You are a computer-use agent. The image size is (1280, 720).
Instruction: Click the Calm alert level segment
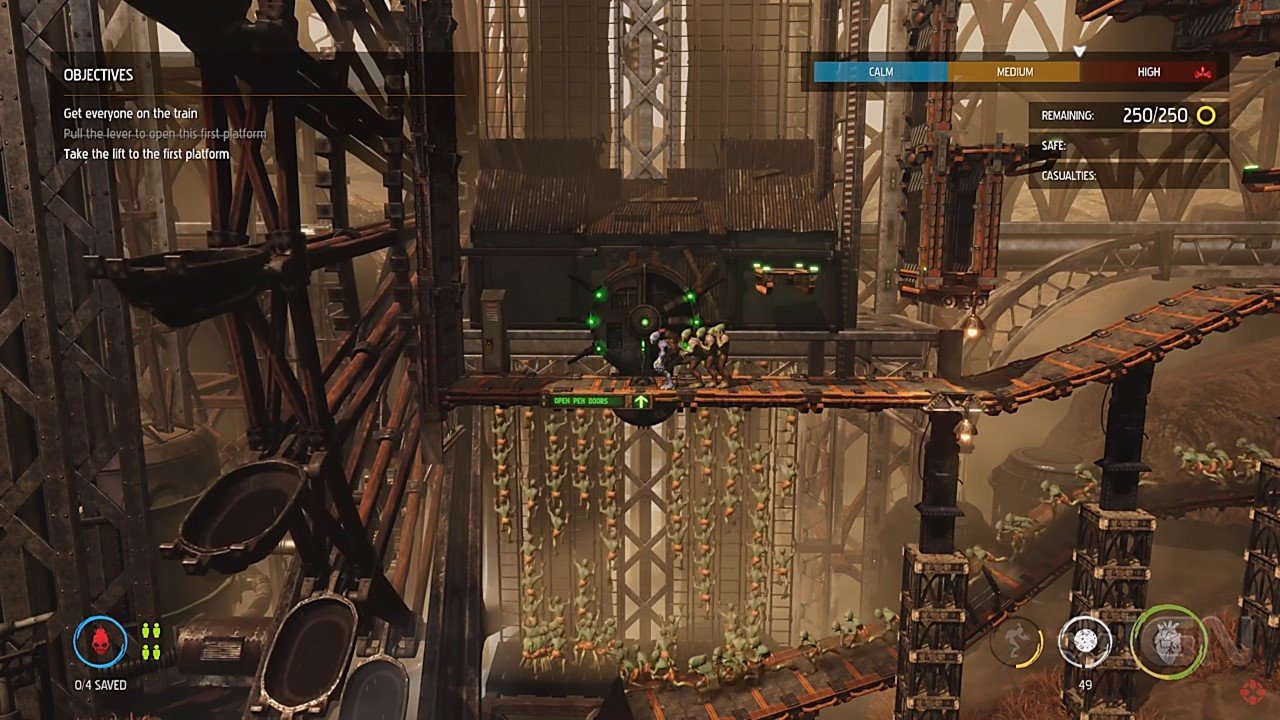[880, 72]
